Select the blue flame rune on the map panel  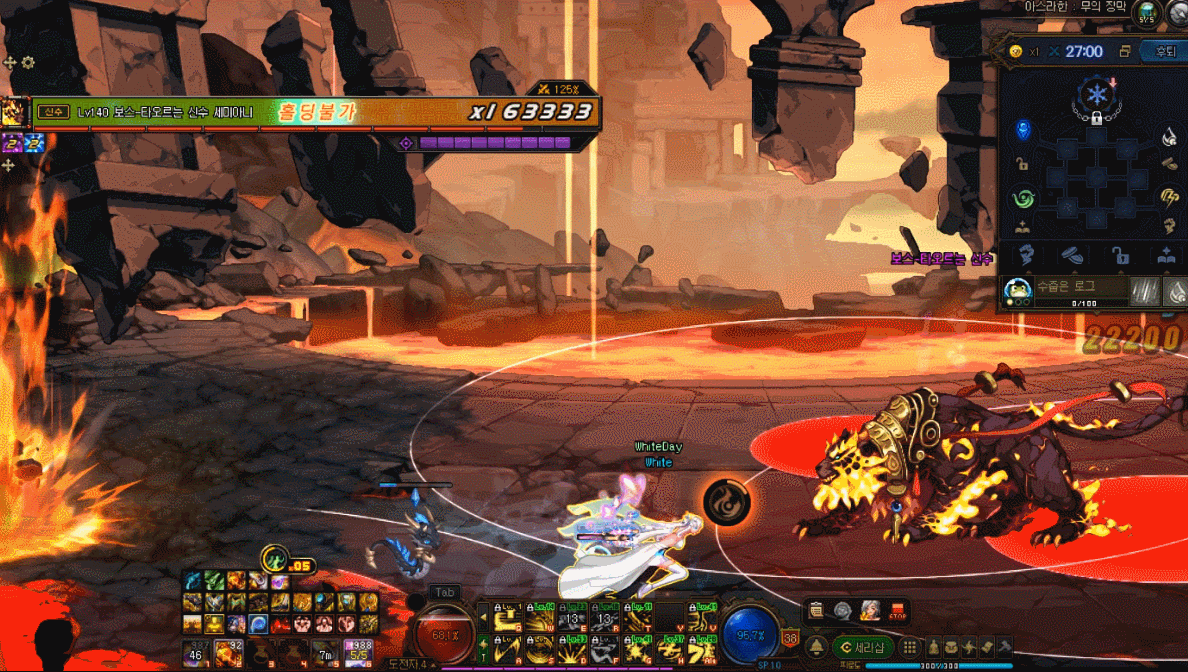1022,130
